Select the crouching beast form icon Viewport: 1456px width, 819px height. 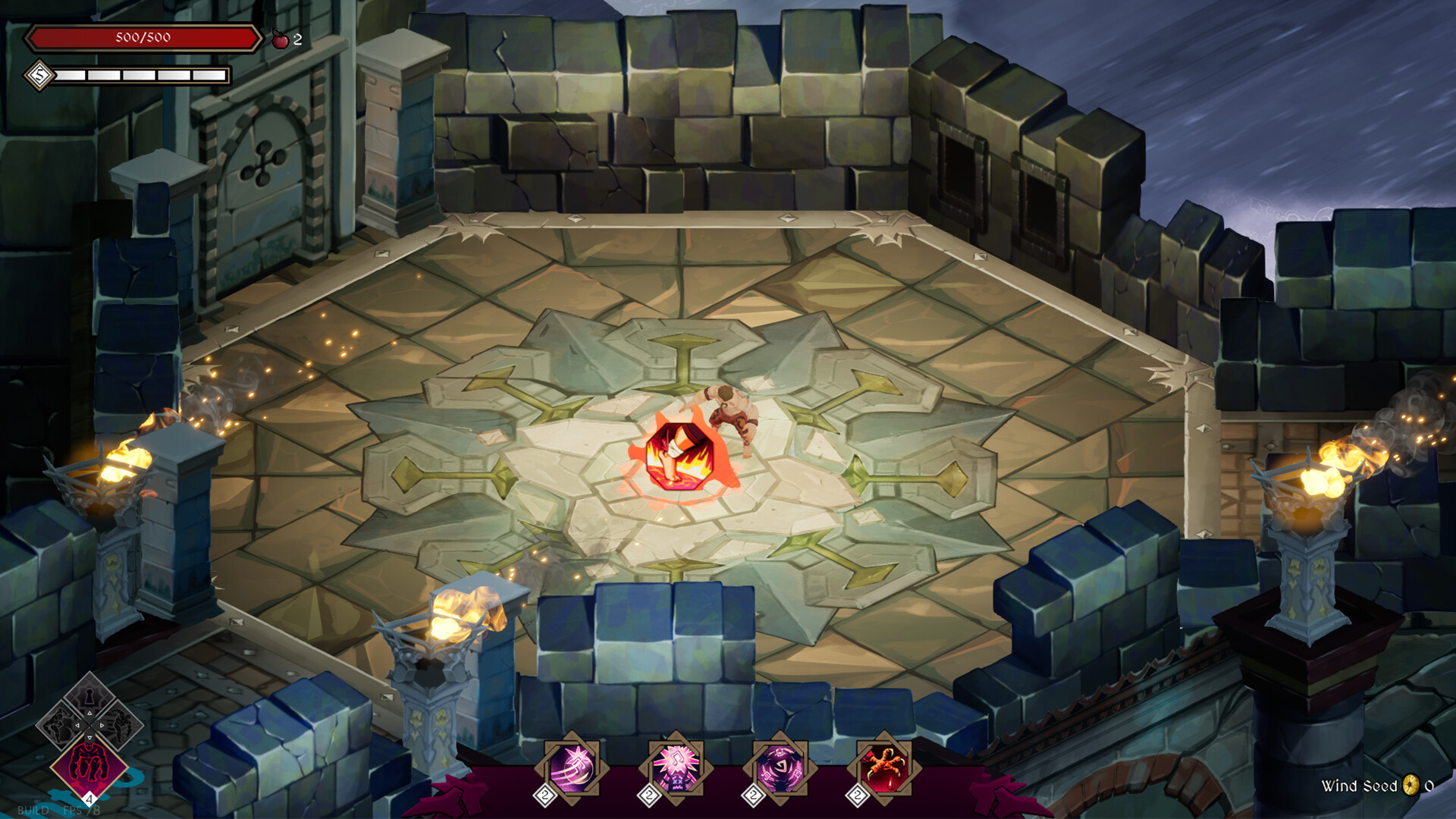[89, 764]
